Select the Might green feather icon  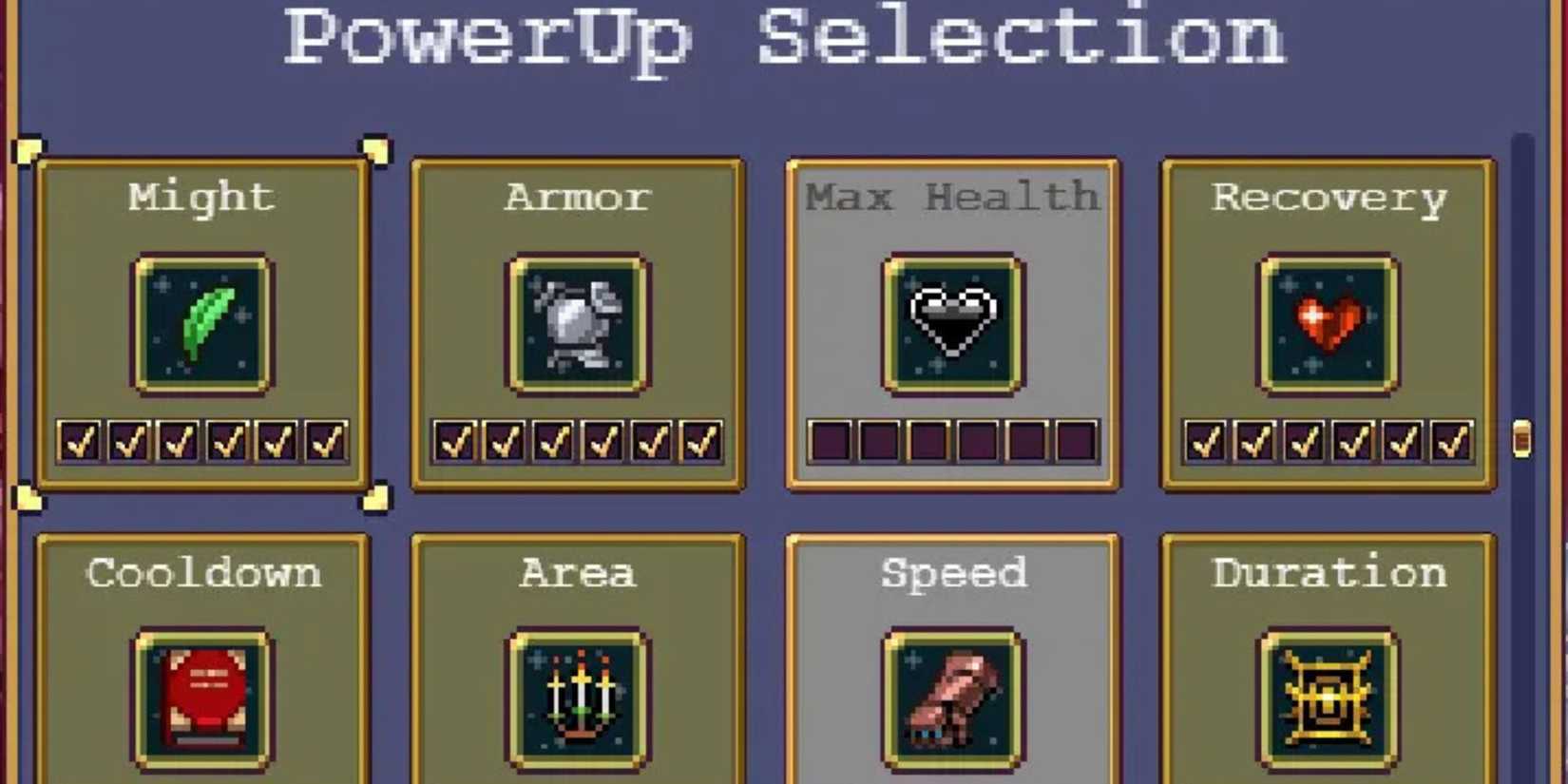[x=202, y=323]
